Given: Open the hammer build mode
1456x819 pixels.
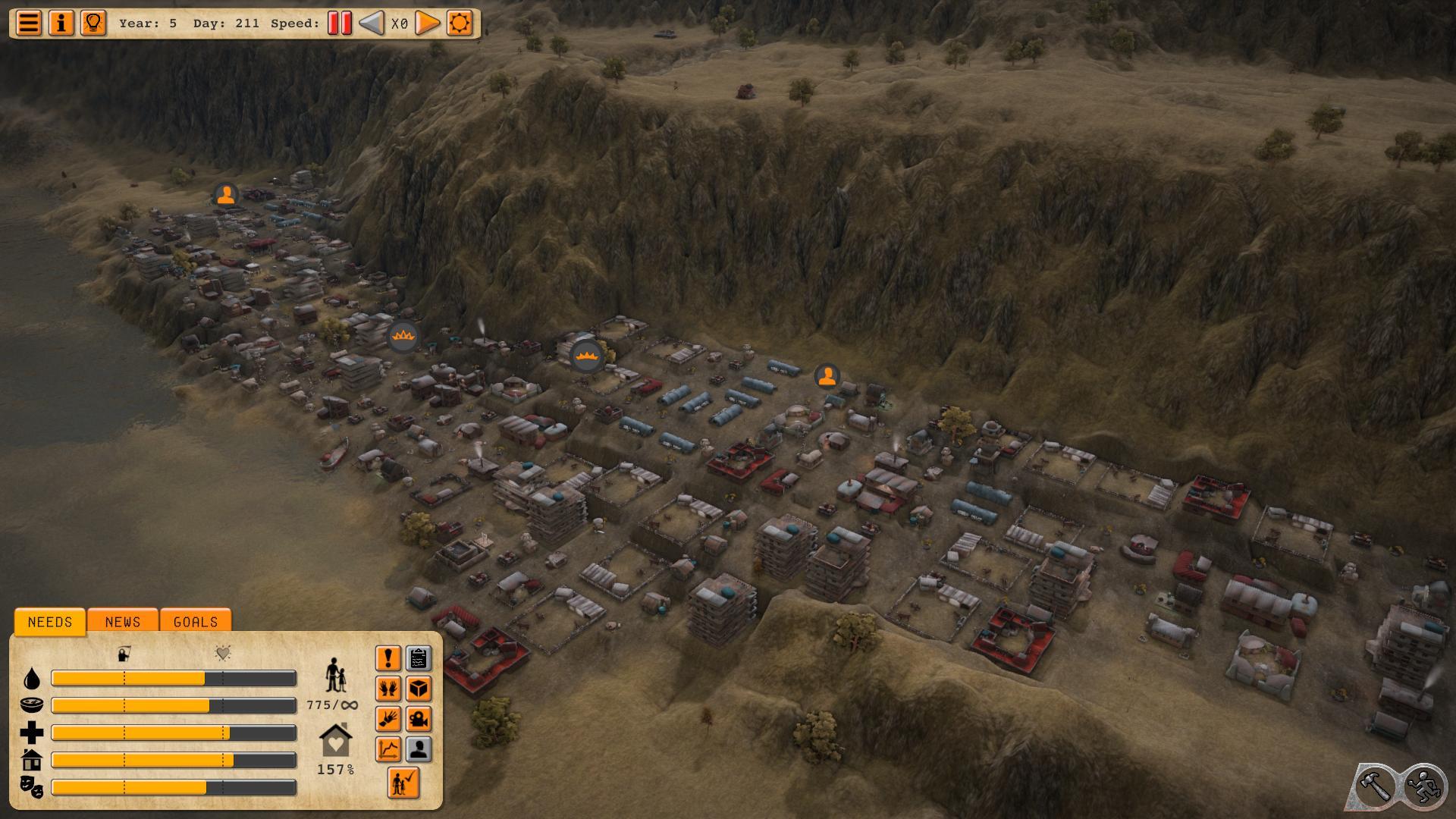Looking at the screenshot, I should 1374,786.
